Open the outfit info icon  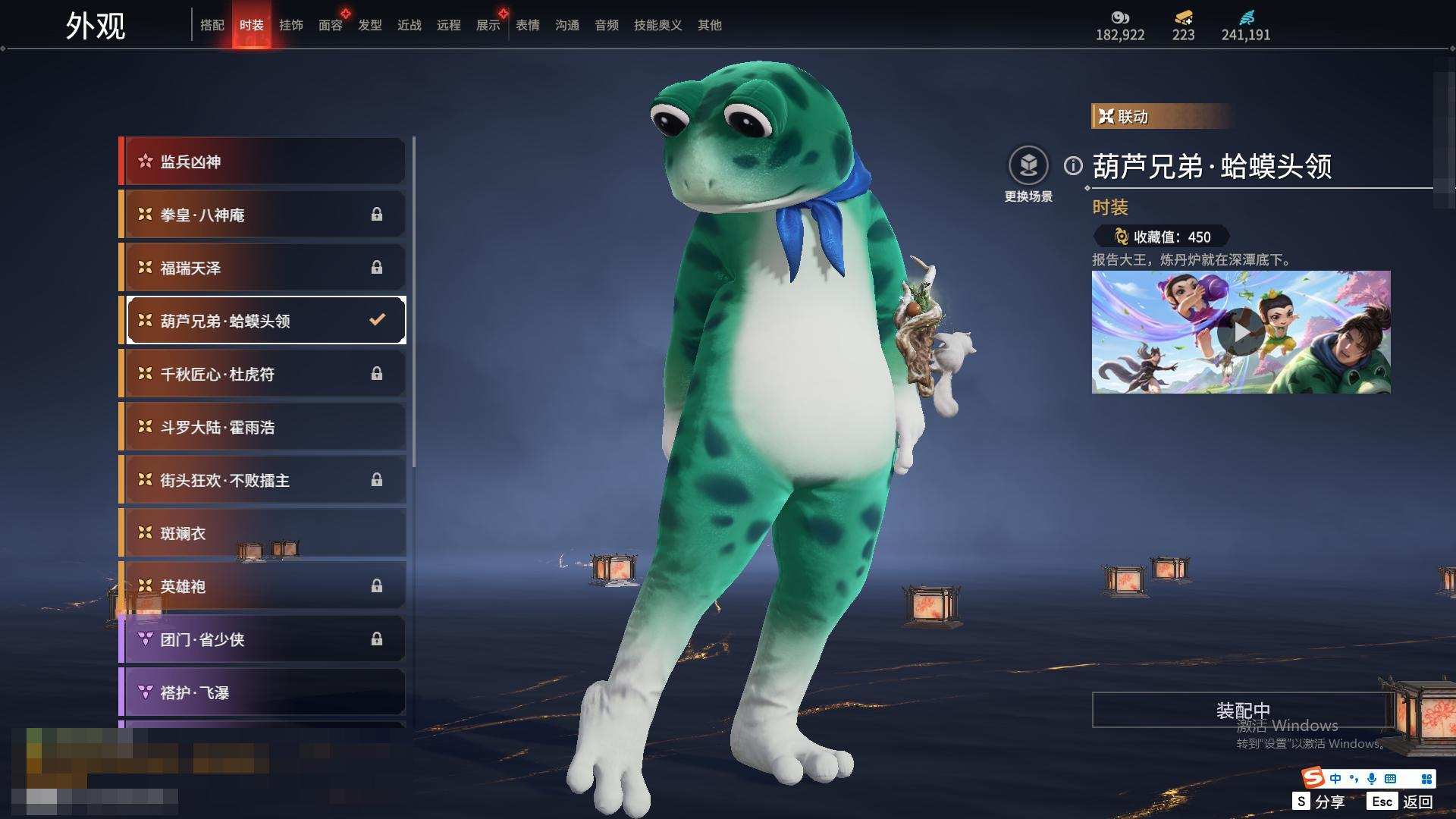click(1073, 165)
